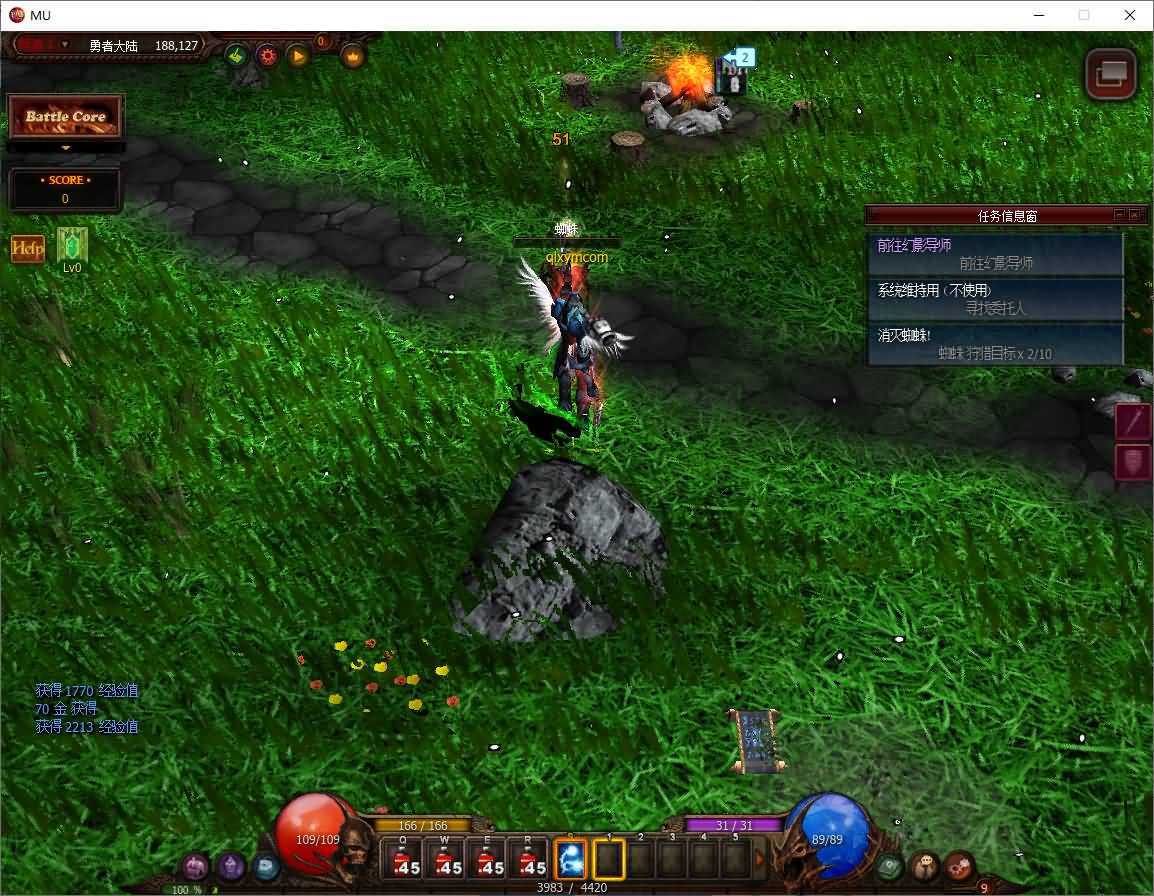Click the green broom icon
1154x896 pixels.
pos(236,56)
